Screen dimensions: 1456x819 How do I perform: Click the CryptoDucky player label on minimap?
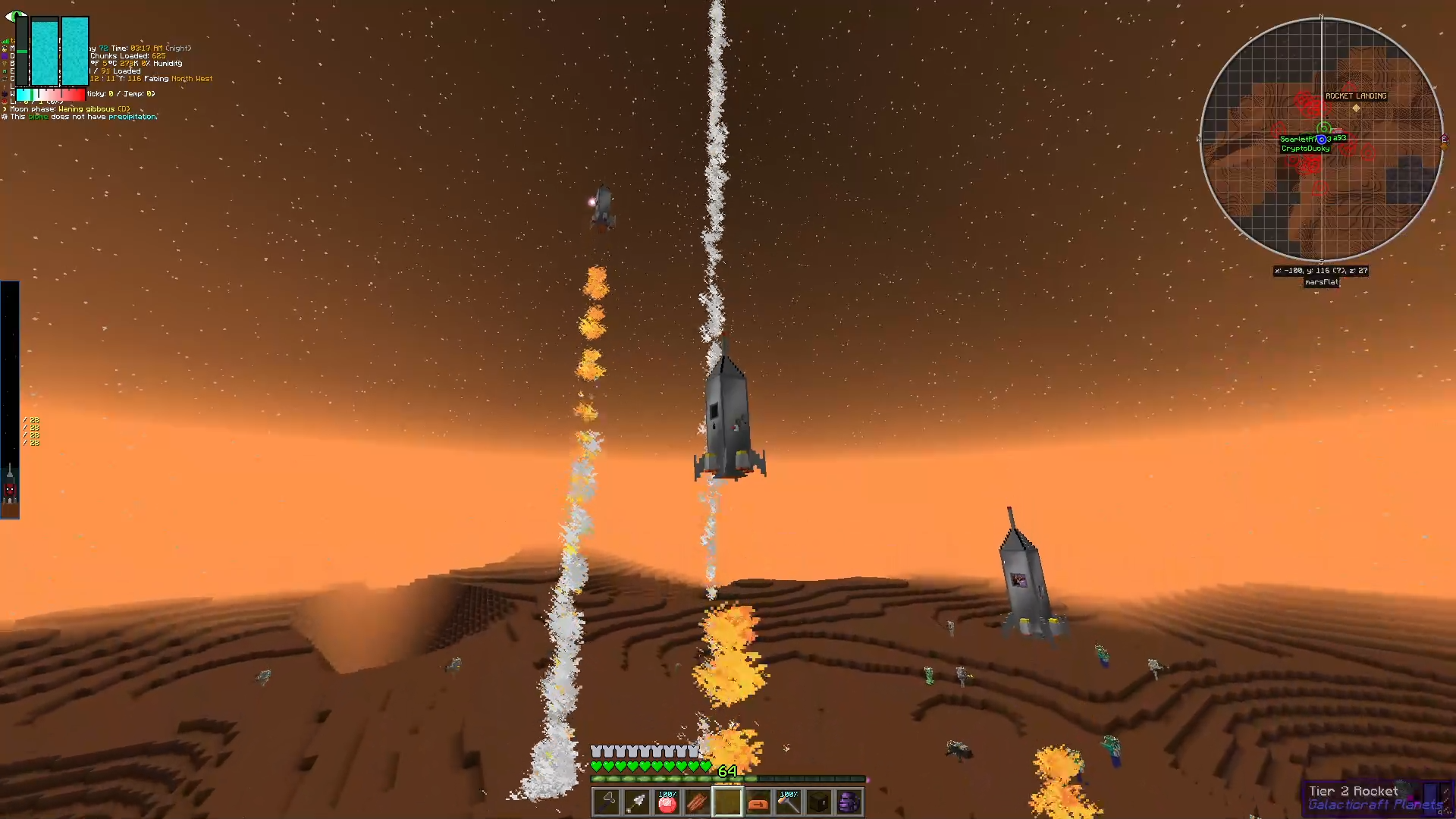tap(1305, 149)
